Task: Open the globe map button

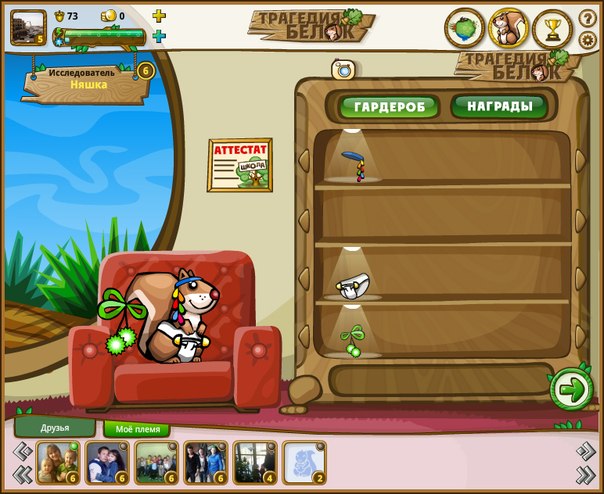Action: [465, 28]
